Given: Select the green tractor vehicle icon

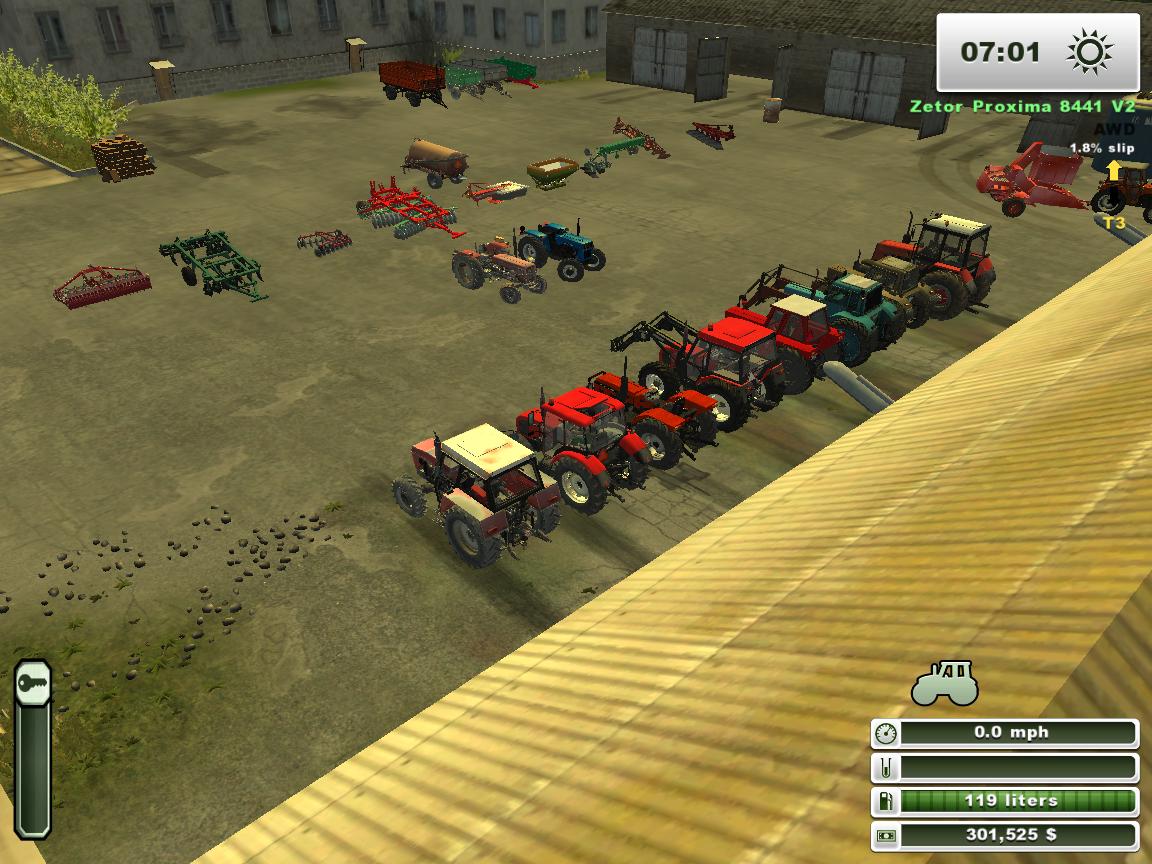Looking at the screenshot, I should click(x=944, y=684).
